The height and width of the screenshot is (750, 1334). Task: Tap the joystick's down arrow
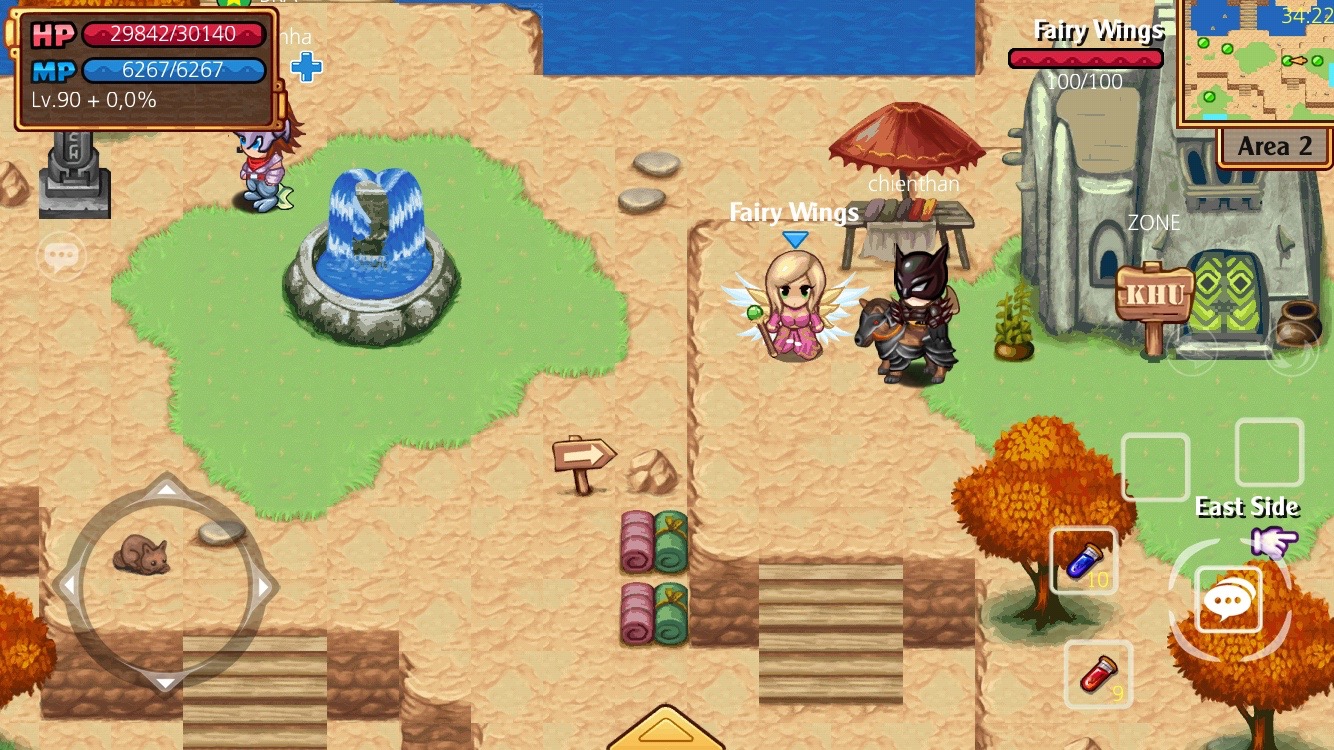(166, 682)
